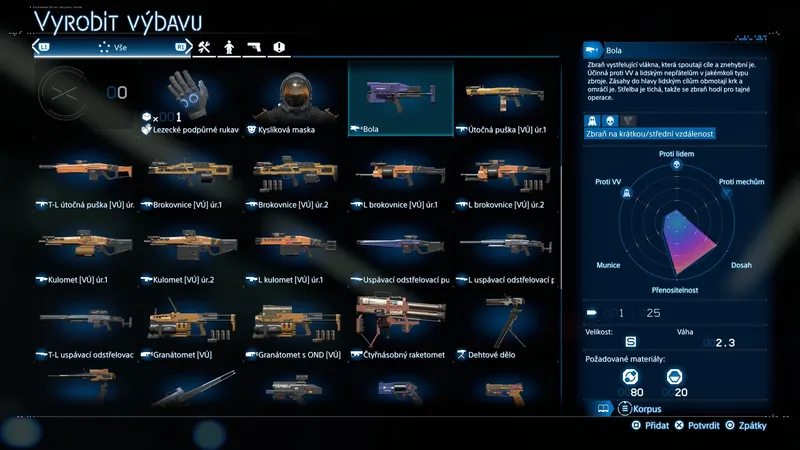Screen dimensions: 800x450
Task: Select the Dehtové dělo item
Action: (505, 323)
